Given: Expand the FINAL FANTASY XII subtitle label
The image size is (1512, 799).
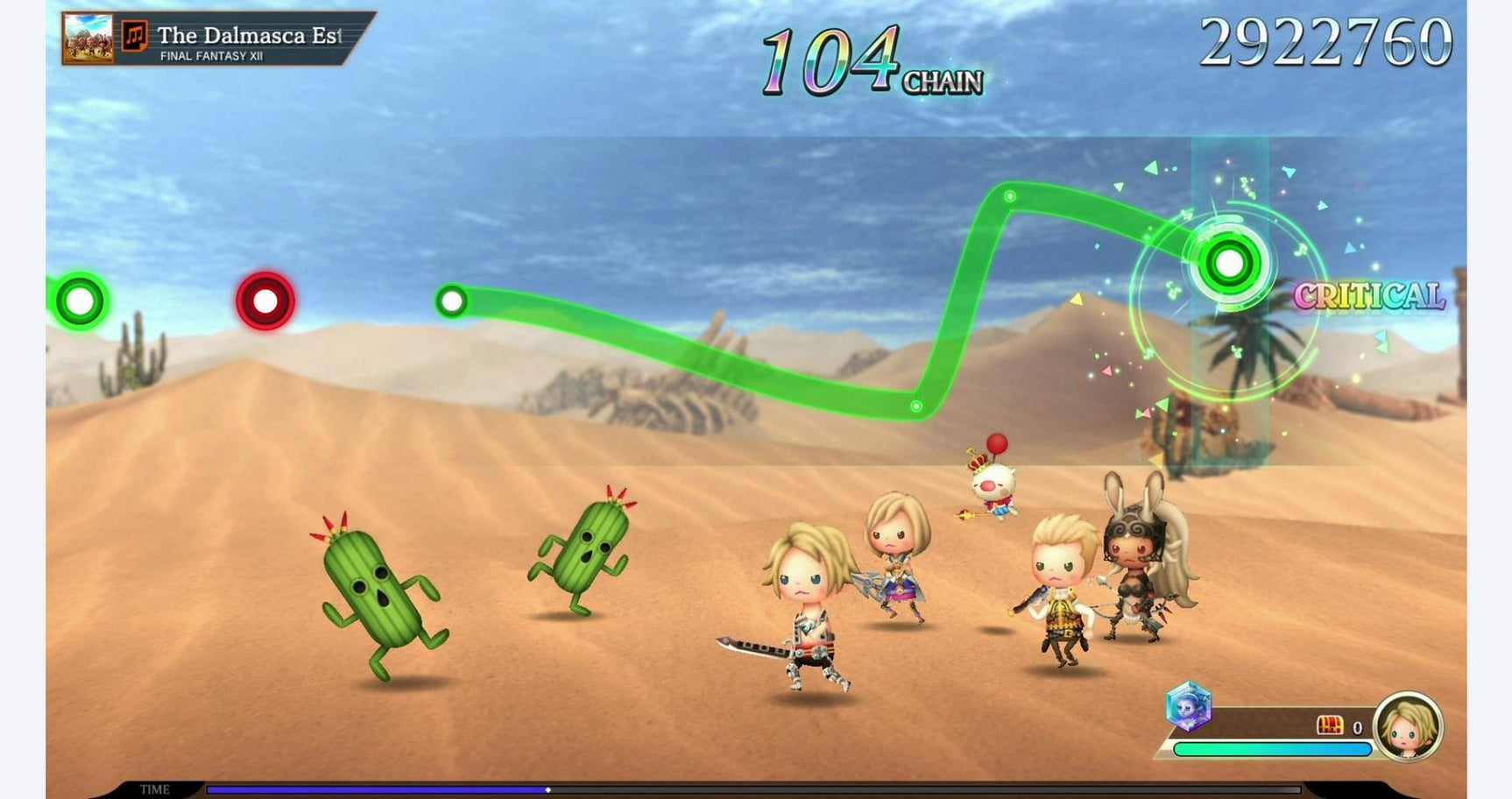Looking at the screenshot, I should [212, 55].
